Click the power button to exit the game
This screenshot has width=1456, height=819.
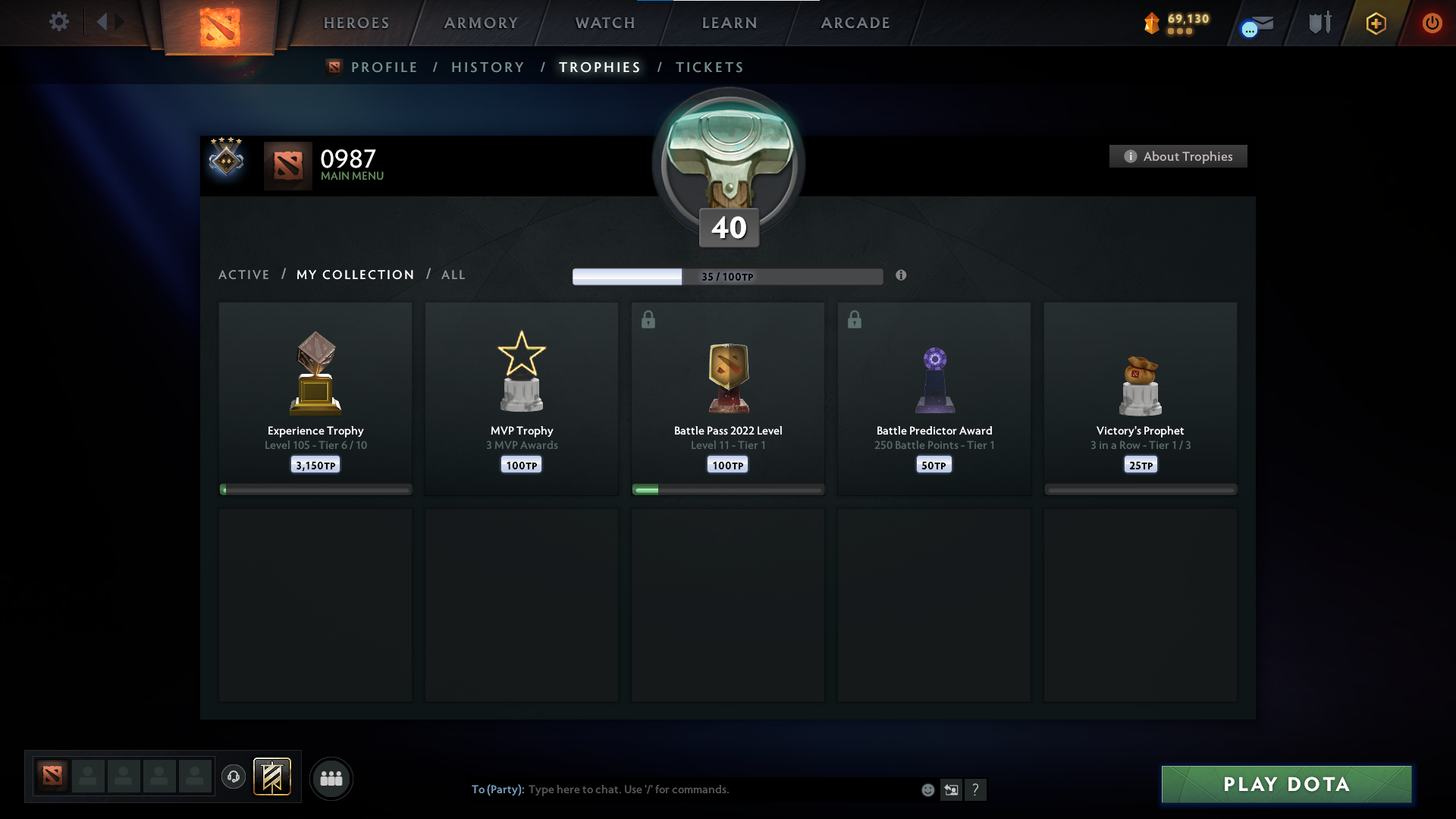(1432, 23)
